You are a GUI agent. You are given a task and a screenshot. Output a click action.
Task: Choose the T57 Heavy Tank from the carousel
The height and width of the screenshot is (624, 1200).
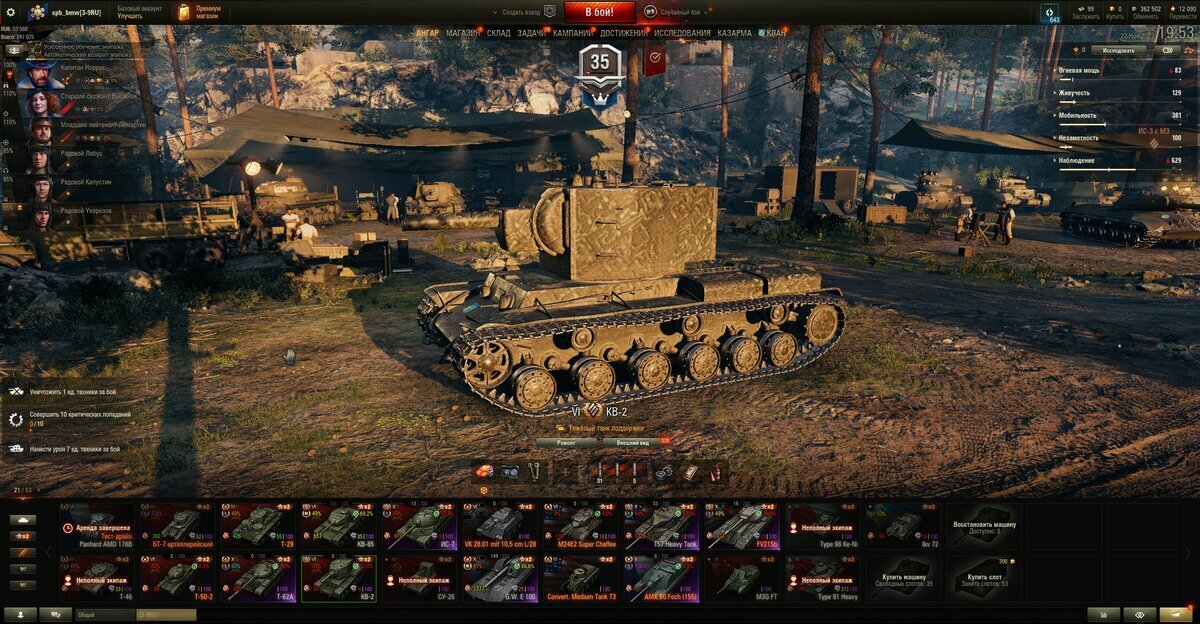(x=661, y=525)
